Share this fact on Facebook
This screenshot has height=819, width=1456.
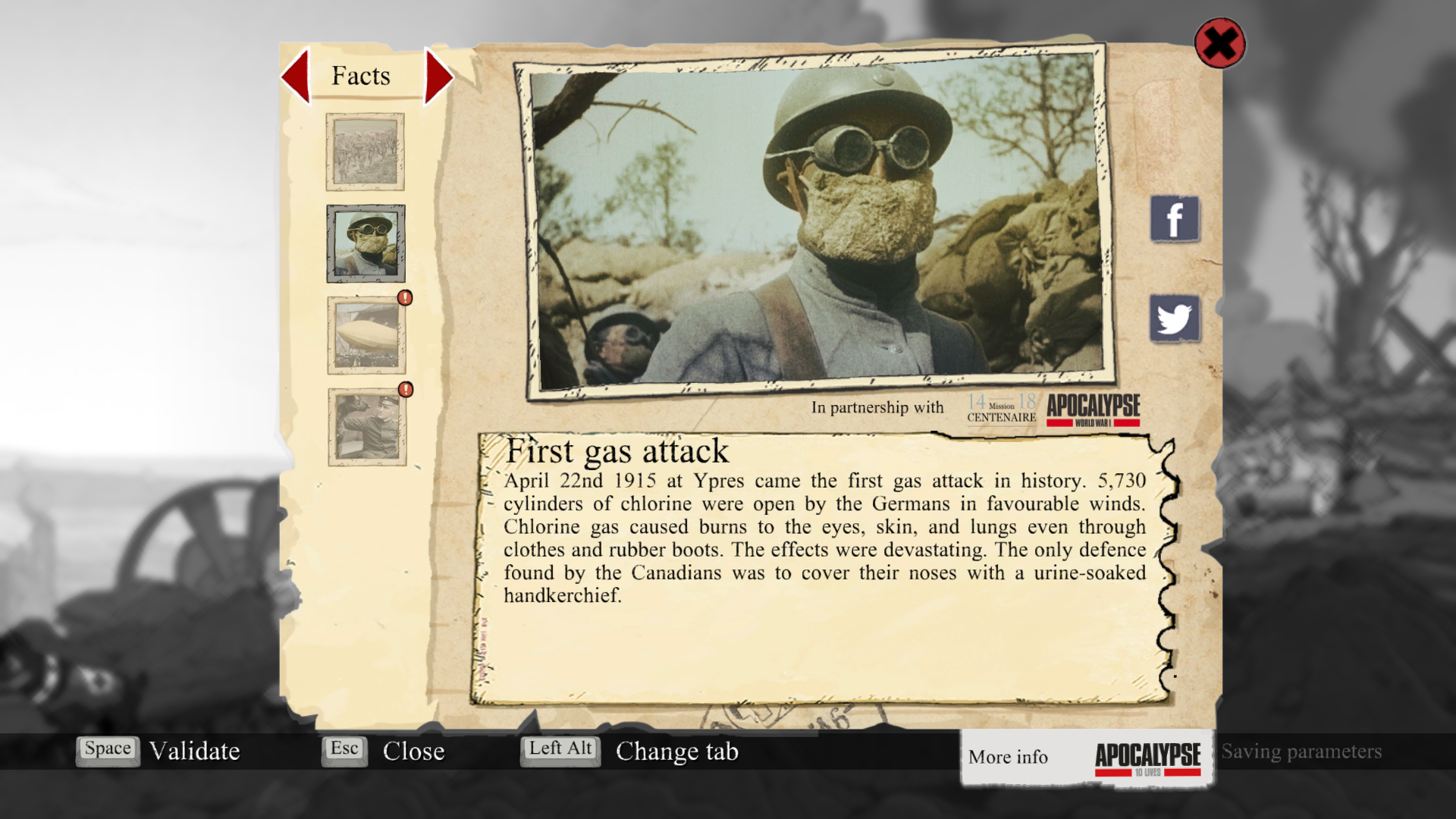tap(1175, 219)
